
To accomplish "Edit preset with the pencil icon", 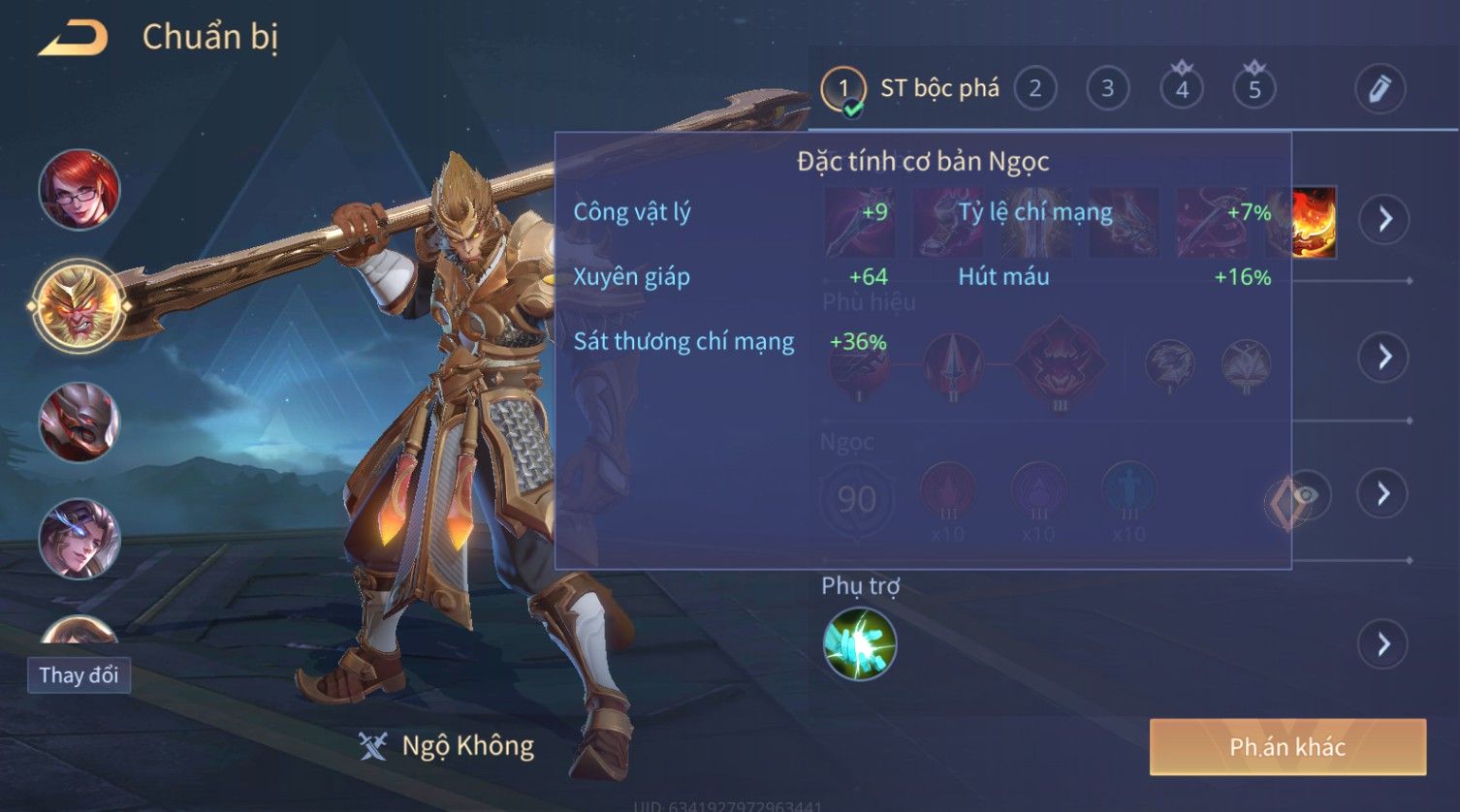I will (1379, 89).
